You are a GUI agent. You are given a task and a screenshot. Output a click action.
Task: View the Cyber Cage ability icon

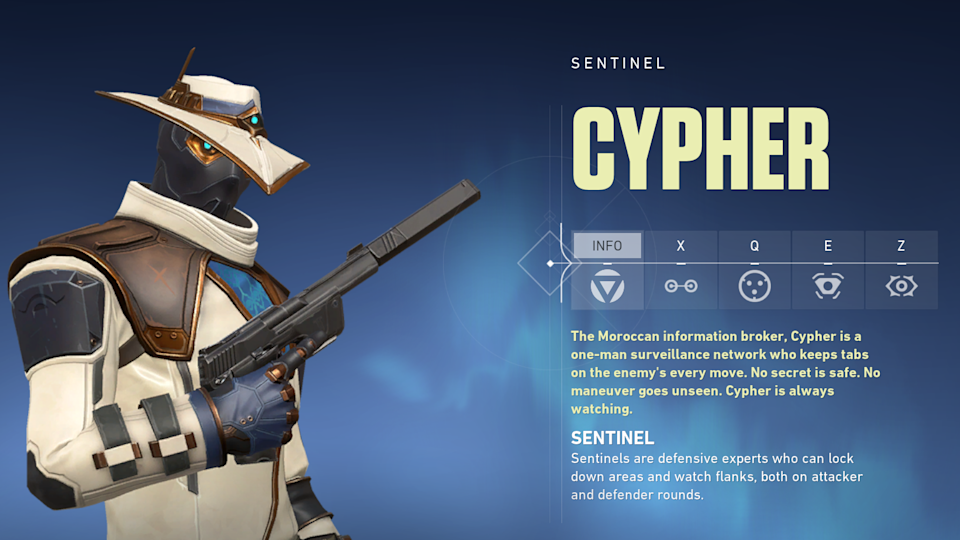click(754, 287)
